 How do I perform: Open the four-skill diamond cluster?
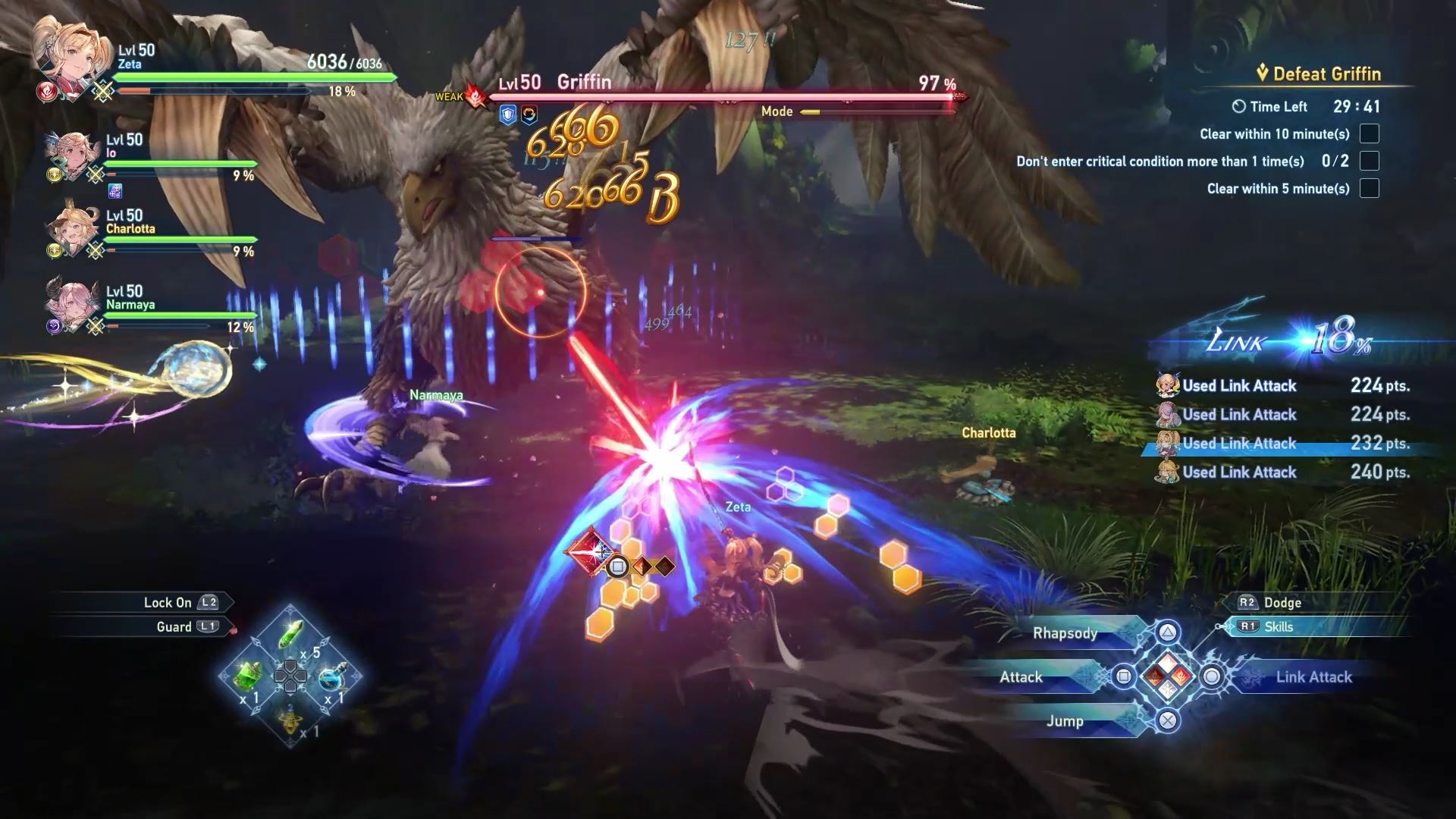(1167, 676)
